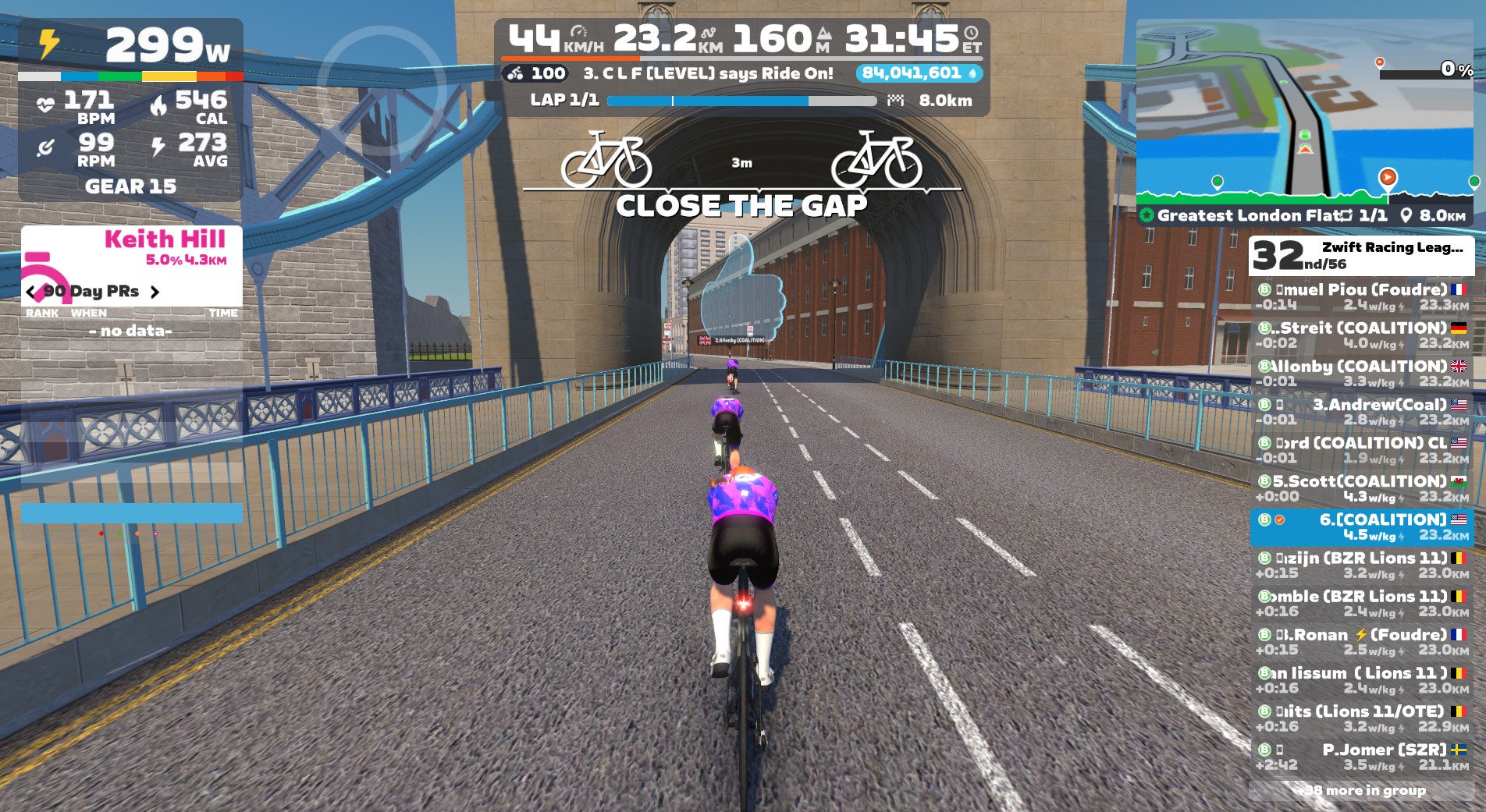Viewport: 1486px width, 812px height.
Task: Choose P.Jomer (SZR) in the riders list
Action: click(1361, 757)
